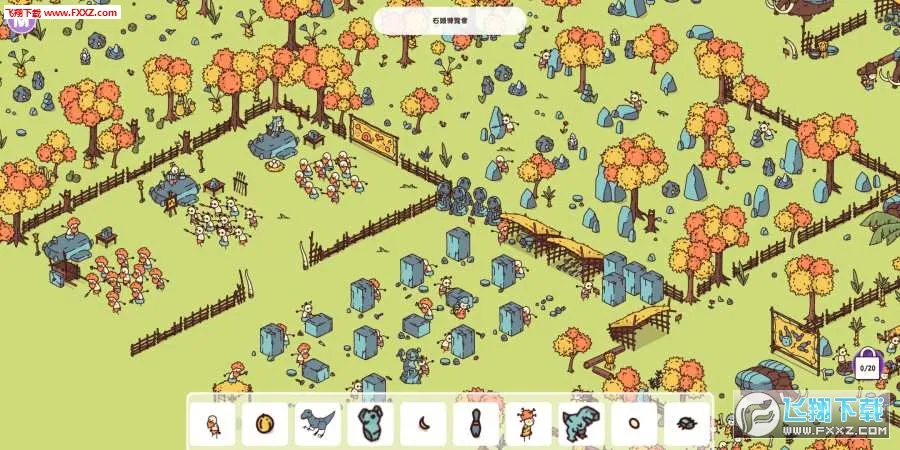Click the level title banner
Image resolution: width=900 pixels, height=450 pixels.
click(450, 20)
